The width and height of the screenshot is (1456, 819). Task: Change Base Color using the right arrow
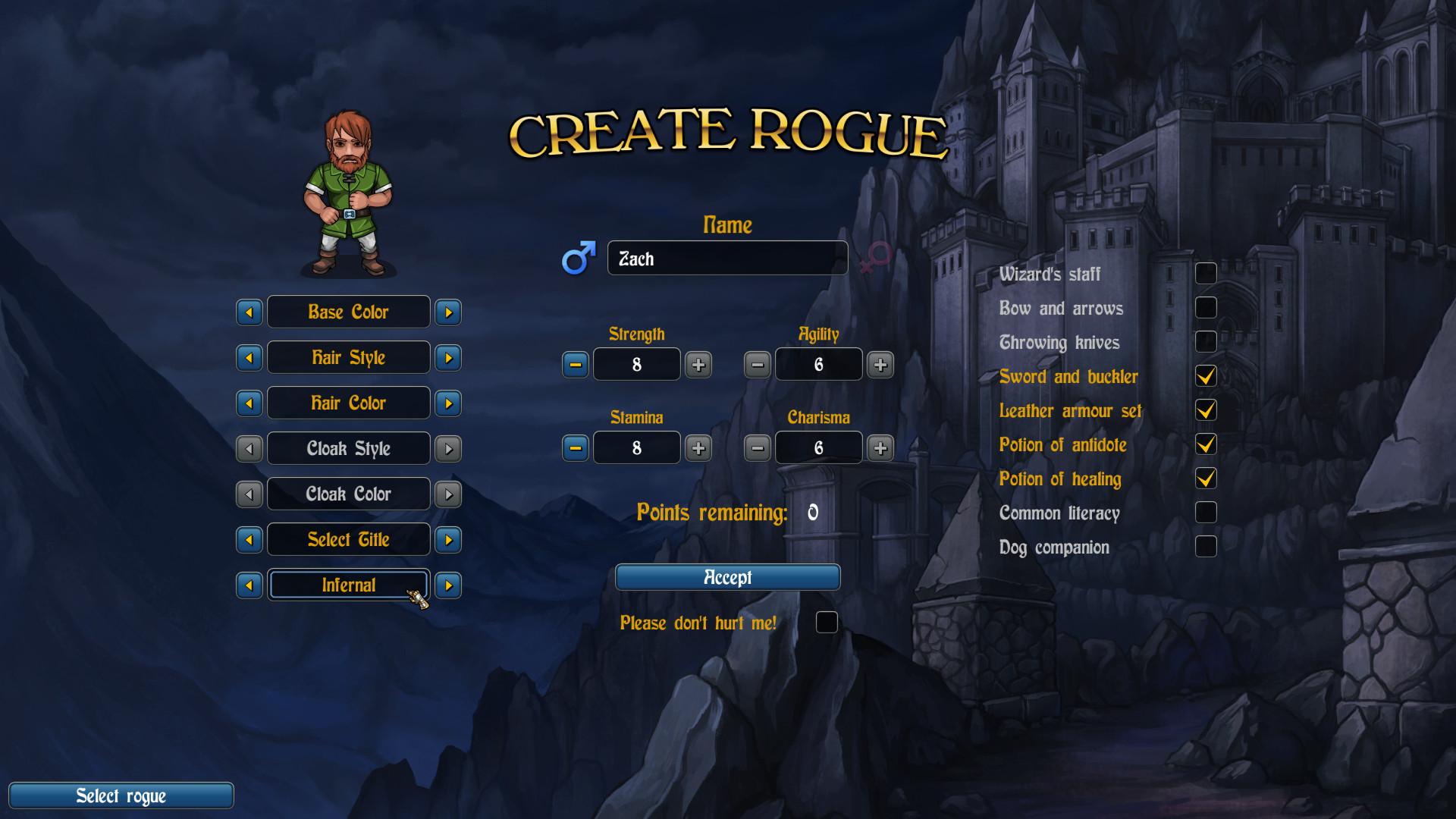(447, 312)
